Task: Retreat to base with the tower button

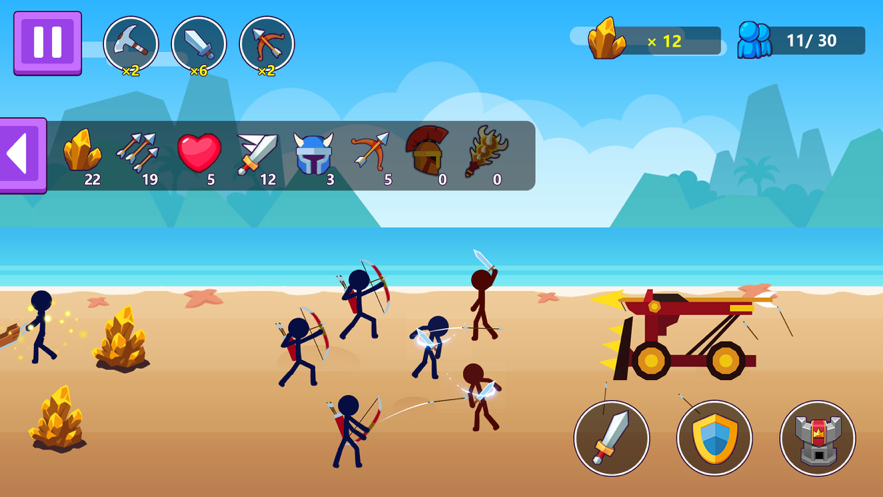Action: (818, 437)
